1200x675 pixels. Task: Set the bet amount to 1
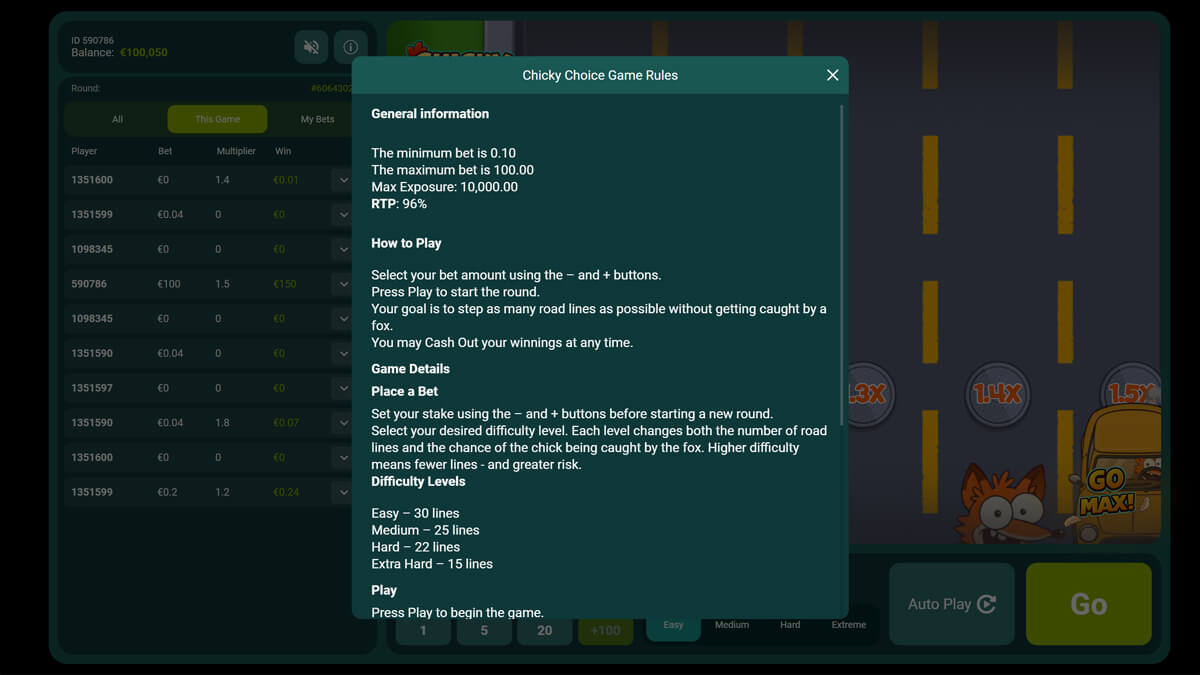(423, 631)
